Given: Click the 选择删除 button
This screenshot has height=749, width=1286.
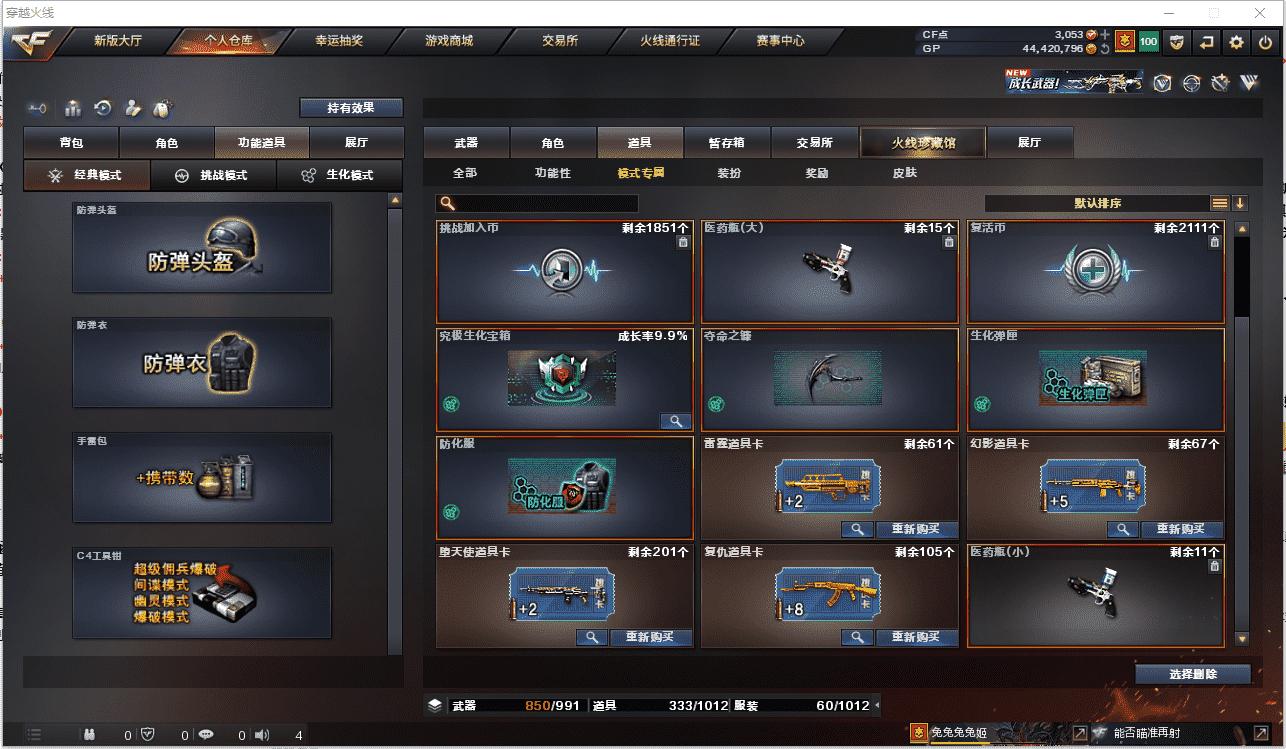Looking at the screenshot, I should [1192, 674].
